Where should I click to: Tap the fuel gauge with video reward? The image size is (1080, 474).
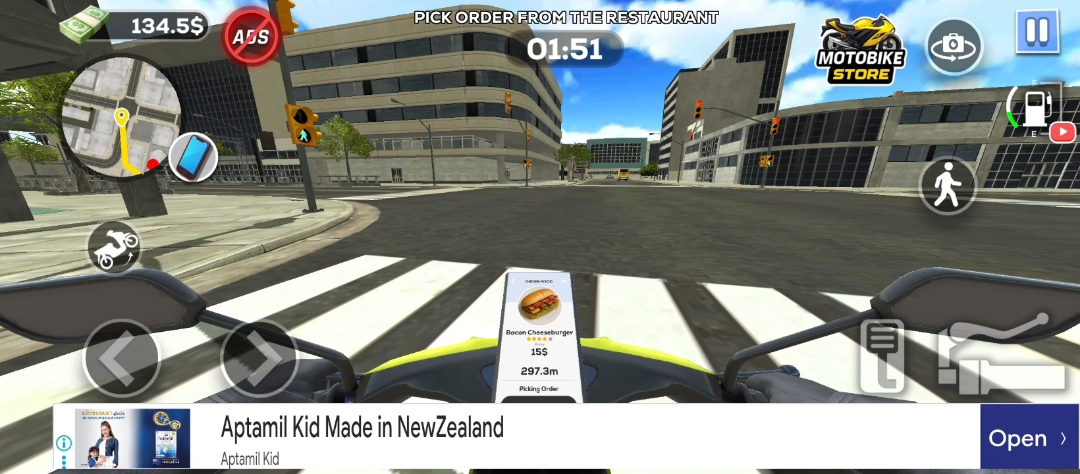point(1038,112)
